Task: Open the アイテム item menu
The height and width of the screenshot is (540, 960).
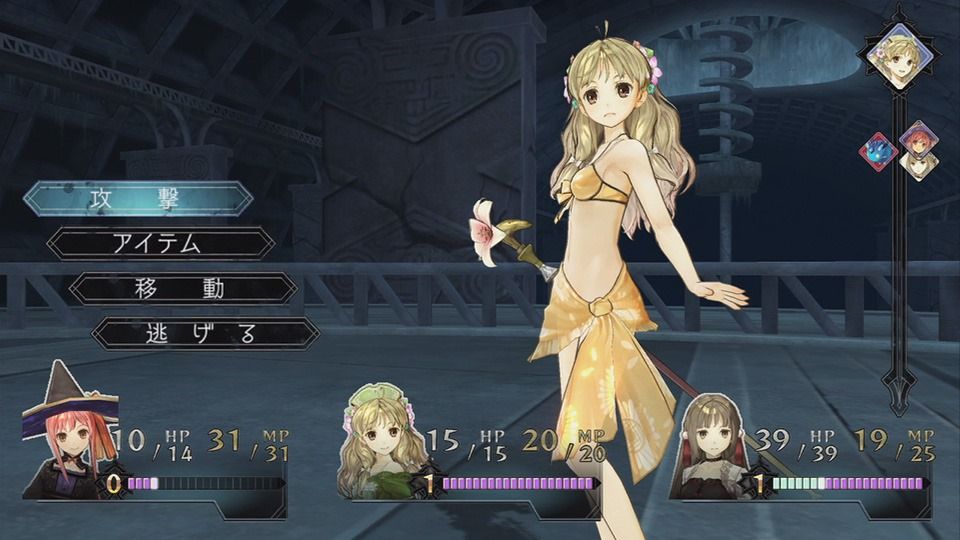Action: tap(160, 243)
